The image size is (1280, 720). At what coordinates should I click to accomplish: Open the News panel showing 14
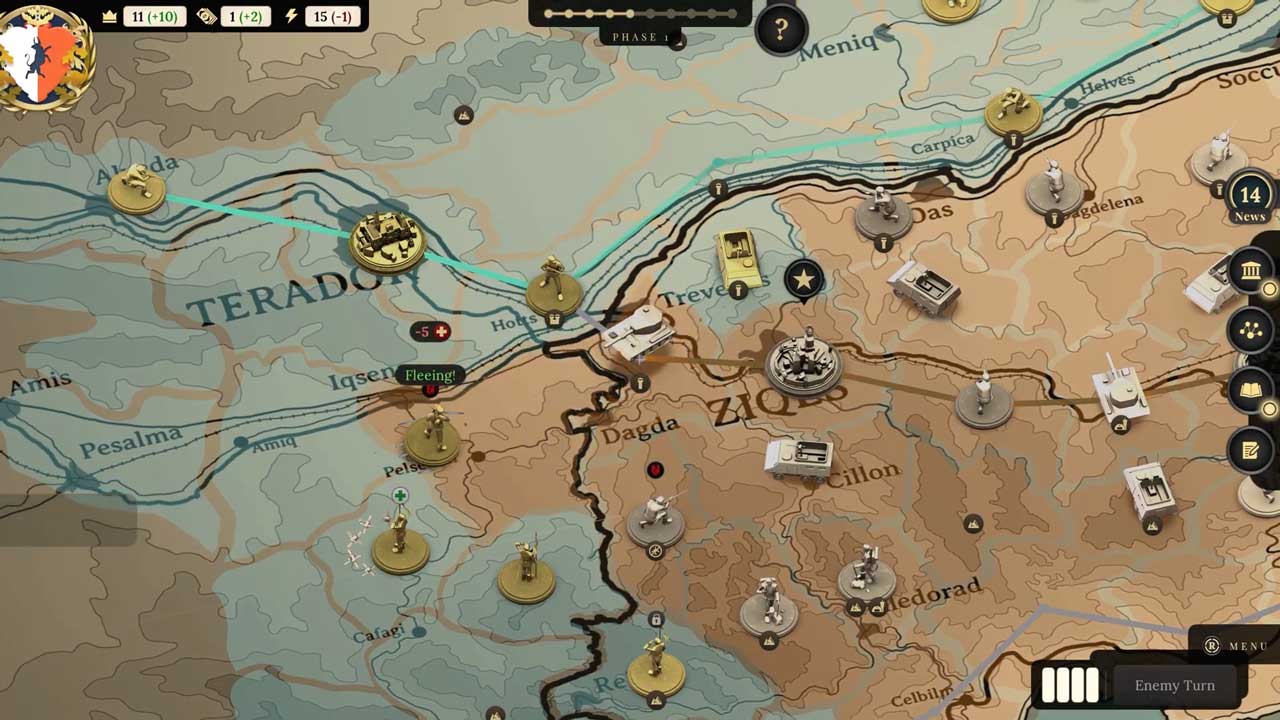(1249, 198)
